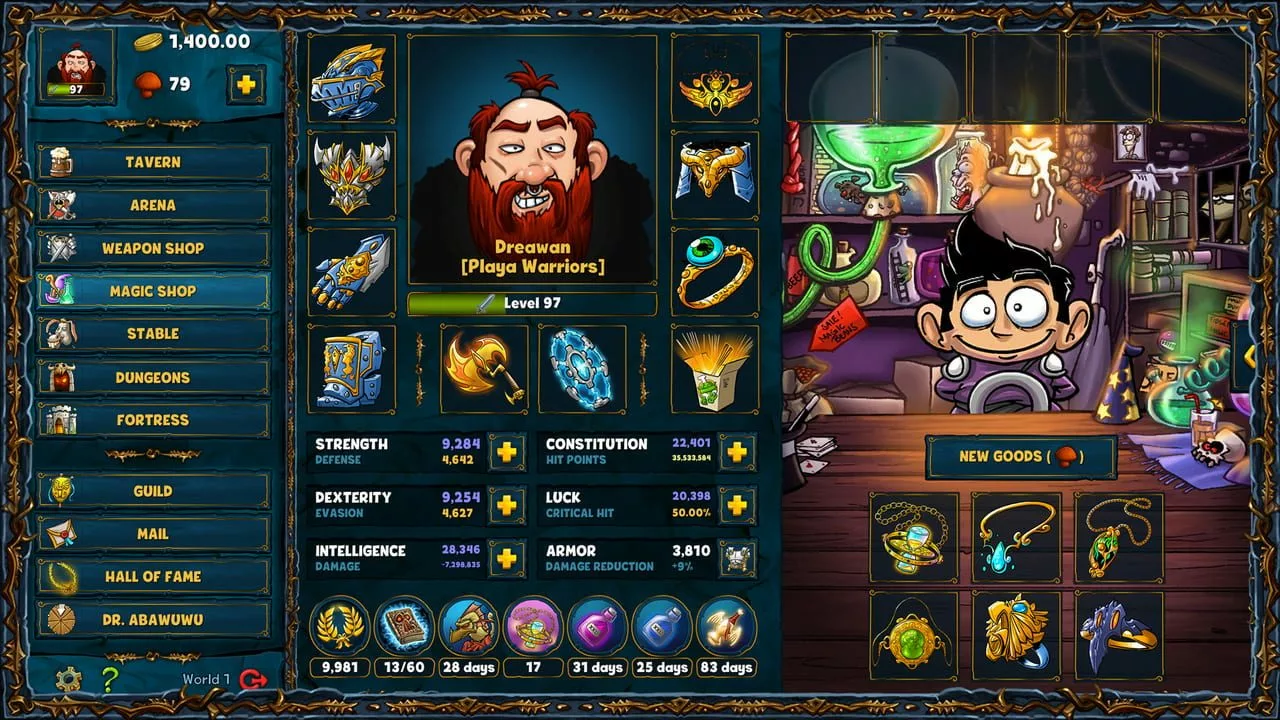Choose the golden lion ring in shop
This screenshot has width=1280, height=720.
[x=1016, y=635]
